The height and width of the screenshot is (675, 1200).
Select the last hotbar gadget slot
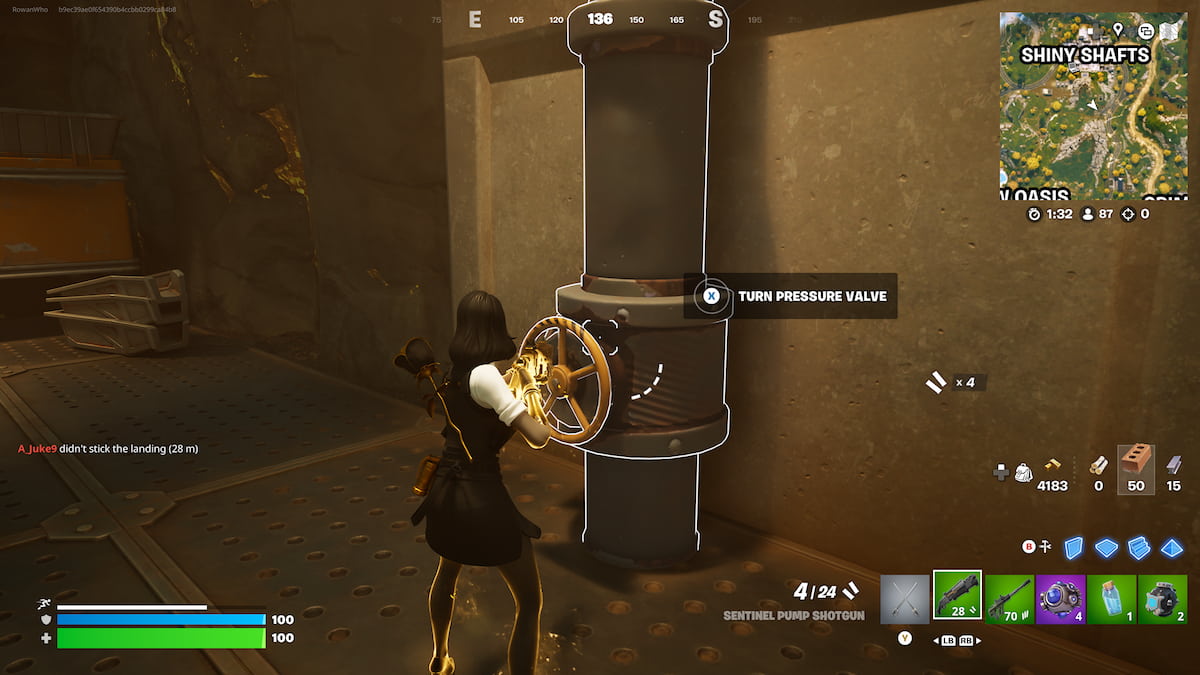click(x=1162, y=598)
